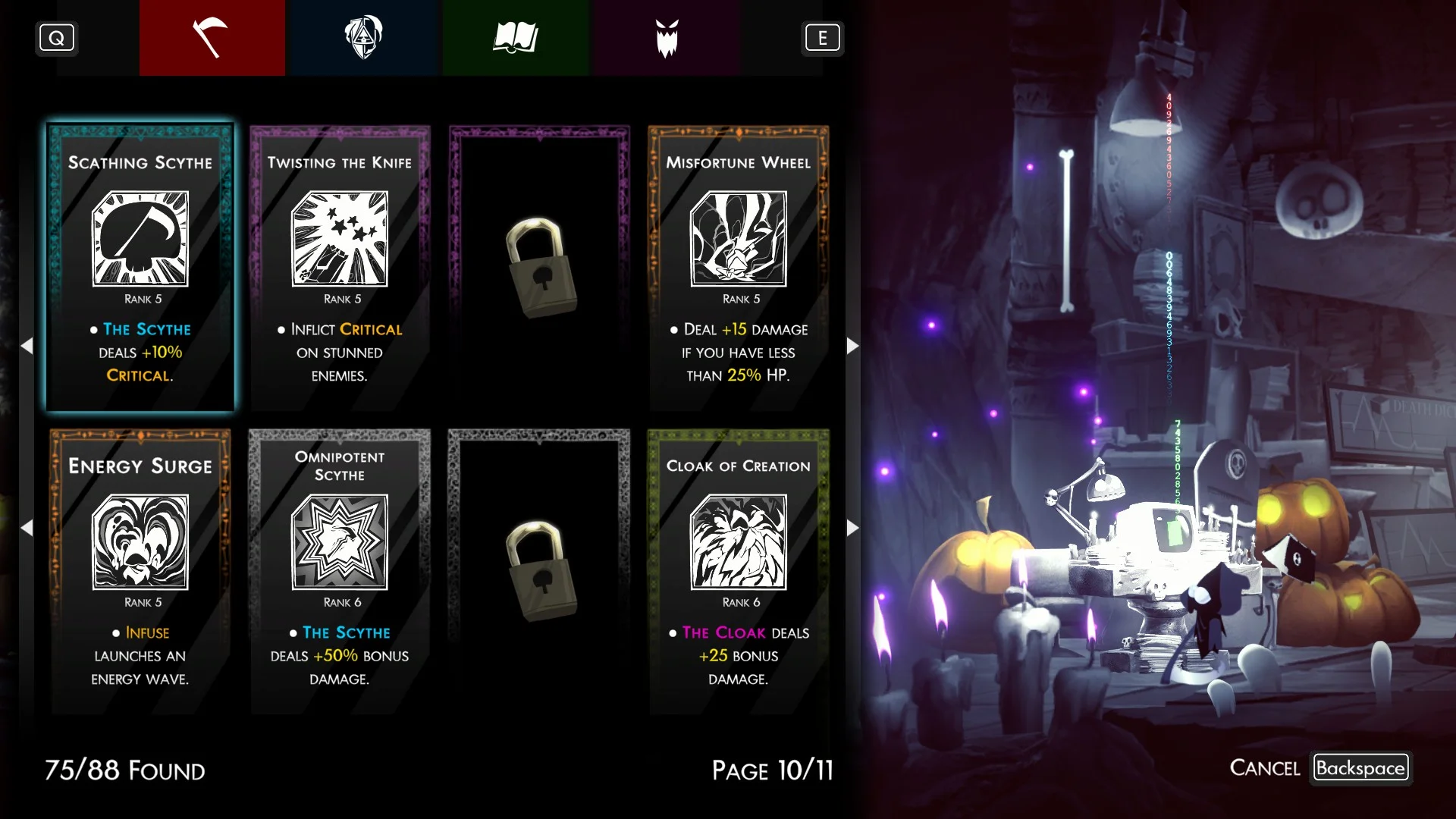Image resolution: width=1456 pixels, height=819 pixels.
Task: Go to the next page via top-row right arrow
Action: pos(852,346)
